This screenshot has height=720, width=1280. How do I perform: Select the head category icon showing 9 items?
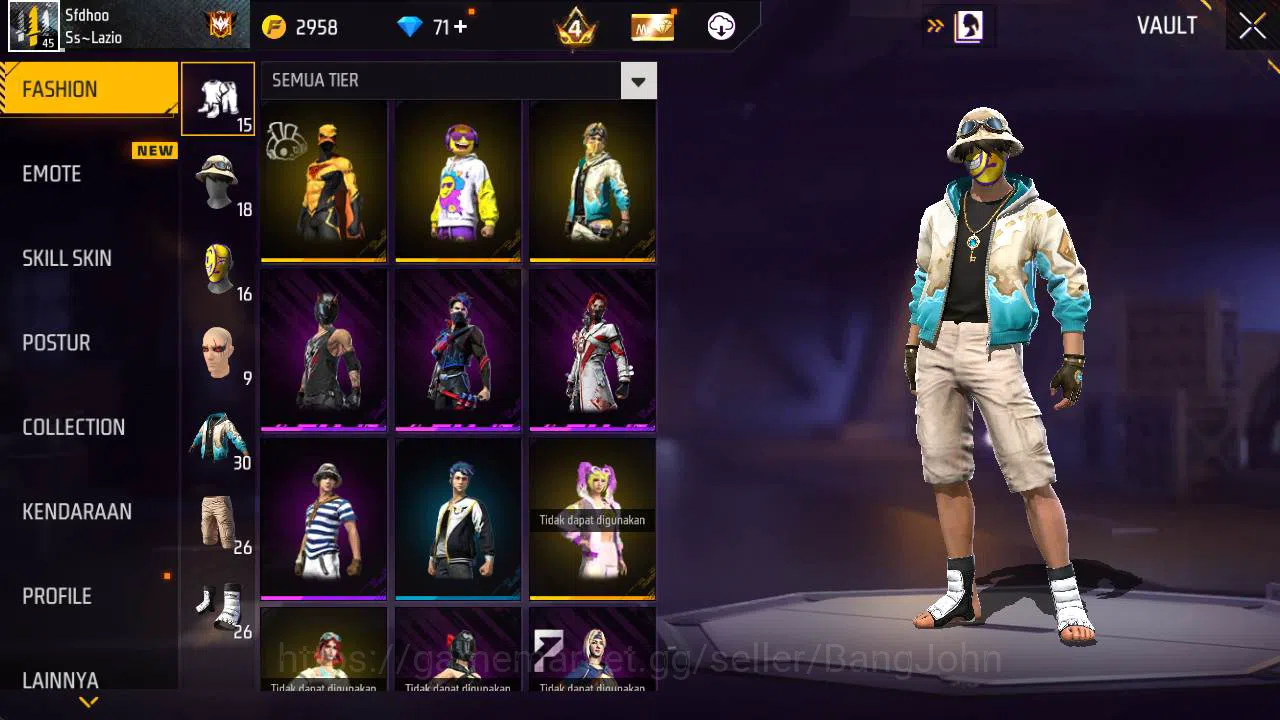pyautogui.click(x=218, y=348)
